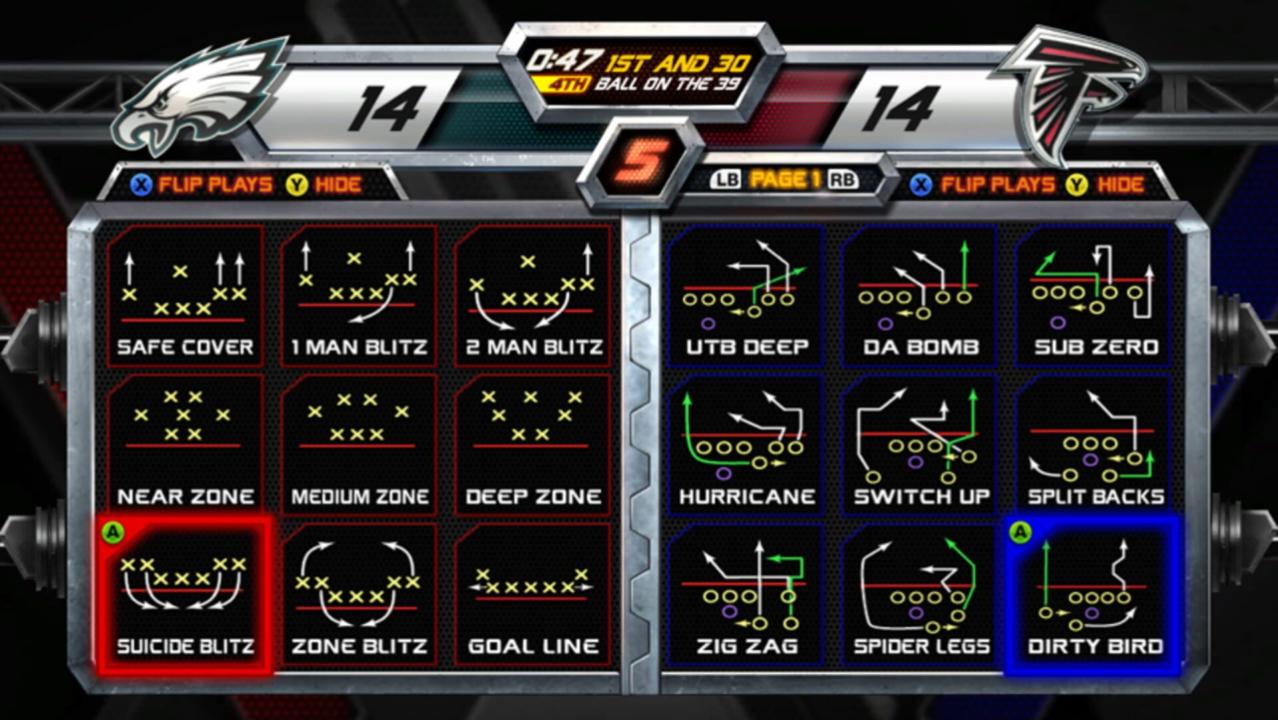Choose the Zone Blitz play
1278x720 pixels.
coord(359,595)
